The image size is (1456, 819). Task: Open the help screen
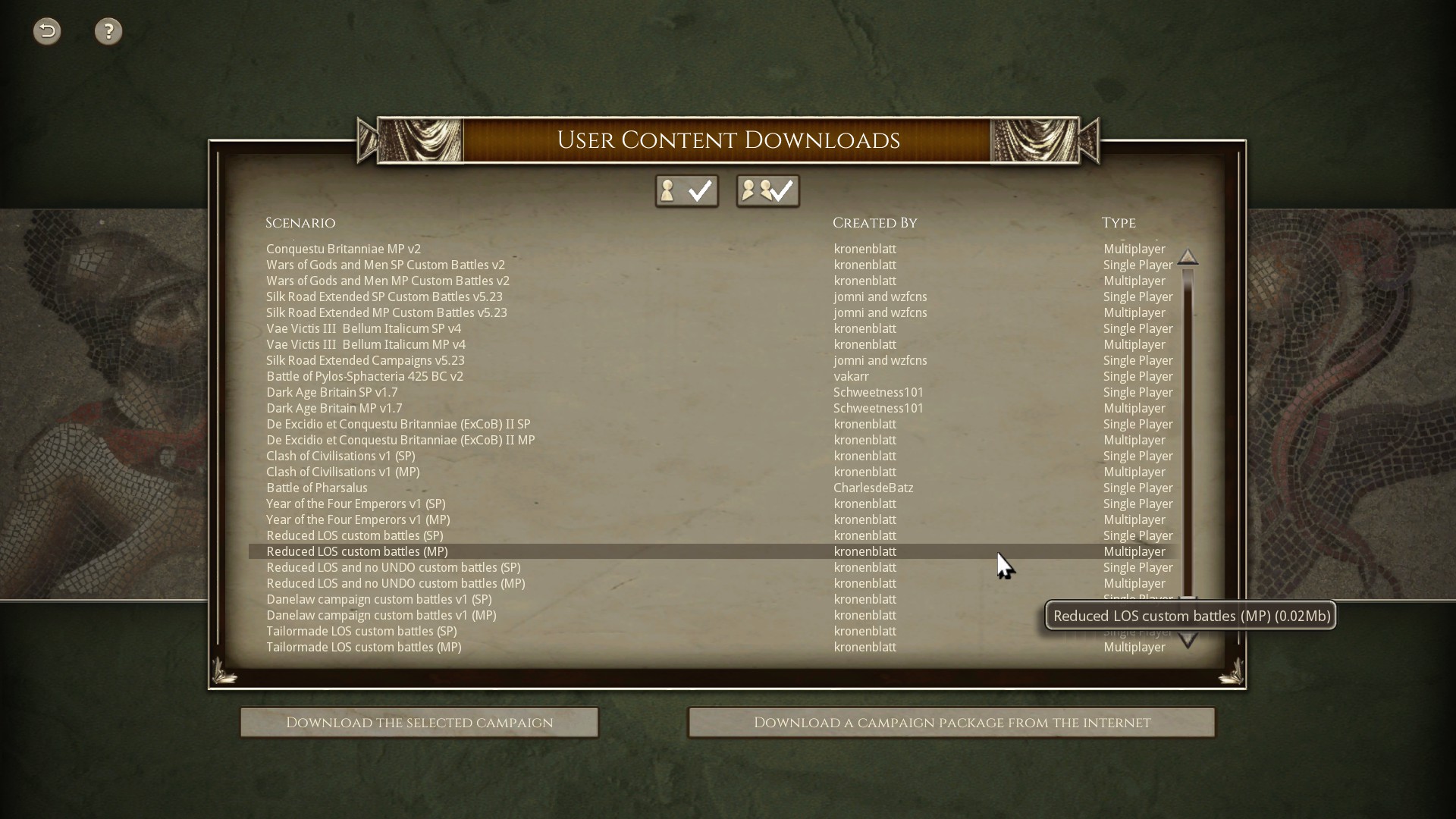108,31
